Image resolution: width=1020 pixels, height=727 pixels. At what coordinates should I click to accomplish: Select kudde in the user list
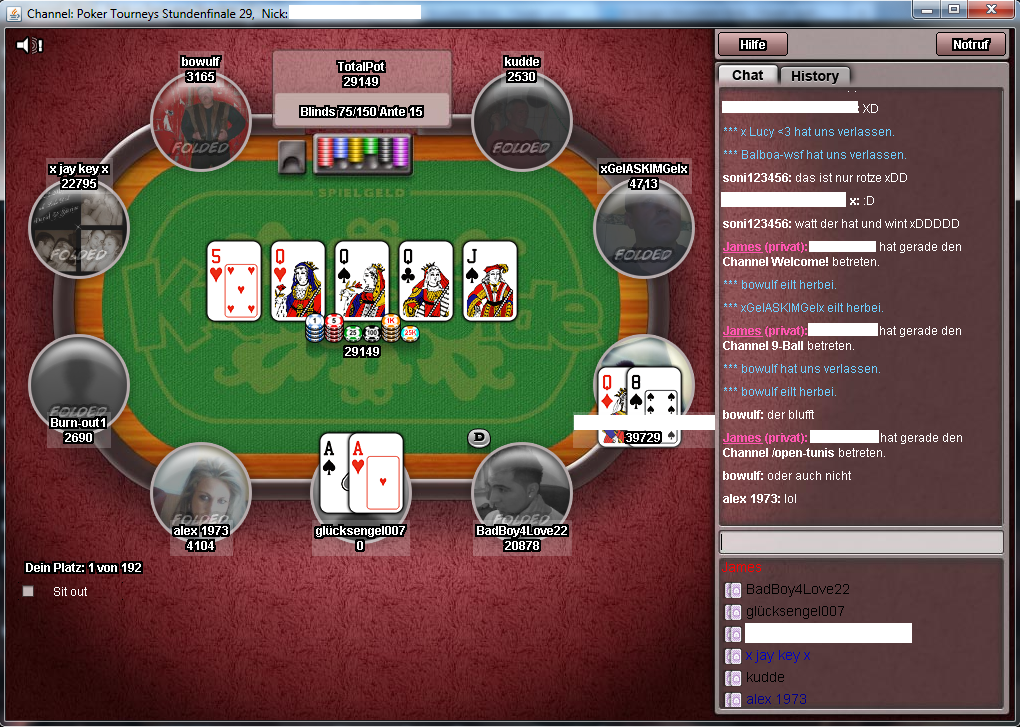click(x=765, y=677)
